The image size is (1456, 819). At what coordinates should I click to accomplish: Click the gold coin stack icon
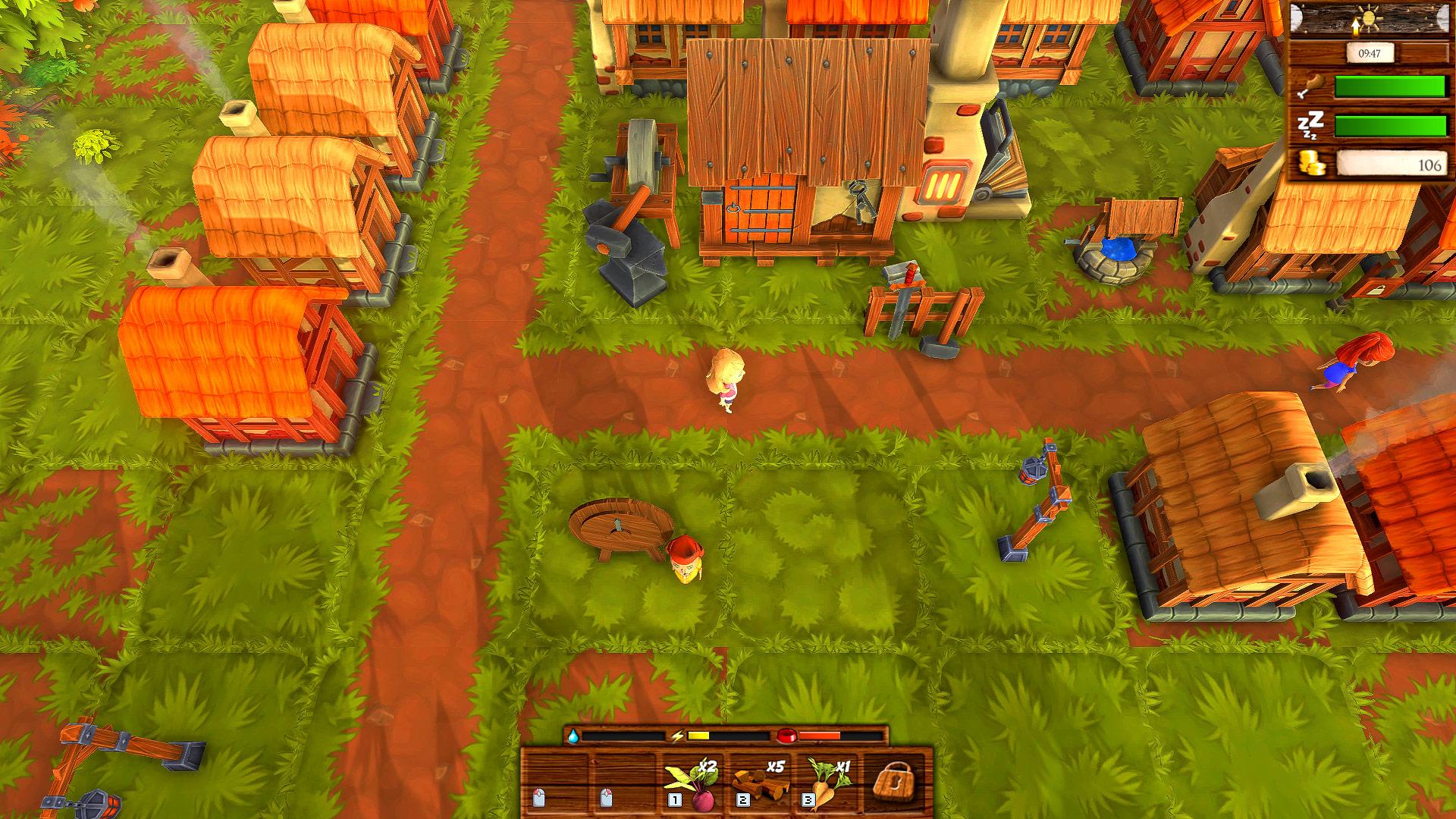(x=1312, y=162)
